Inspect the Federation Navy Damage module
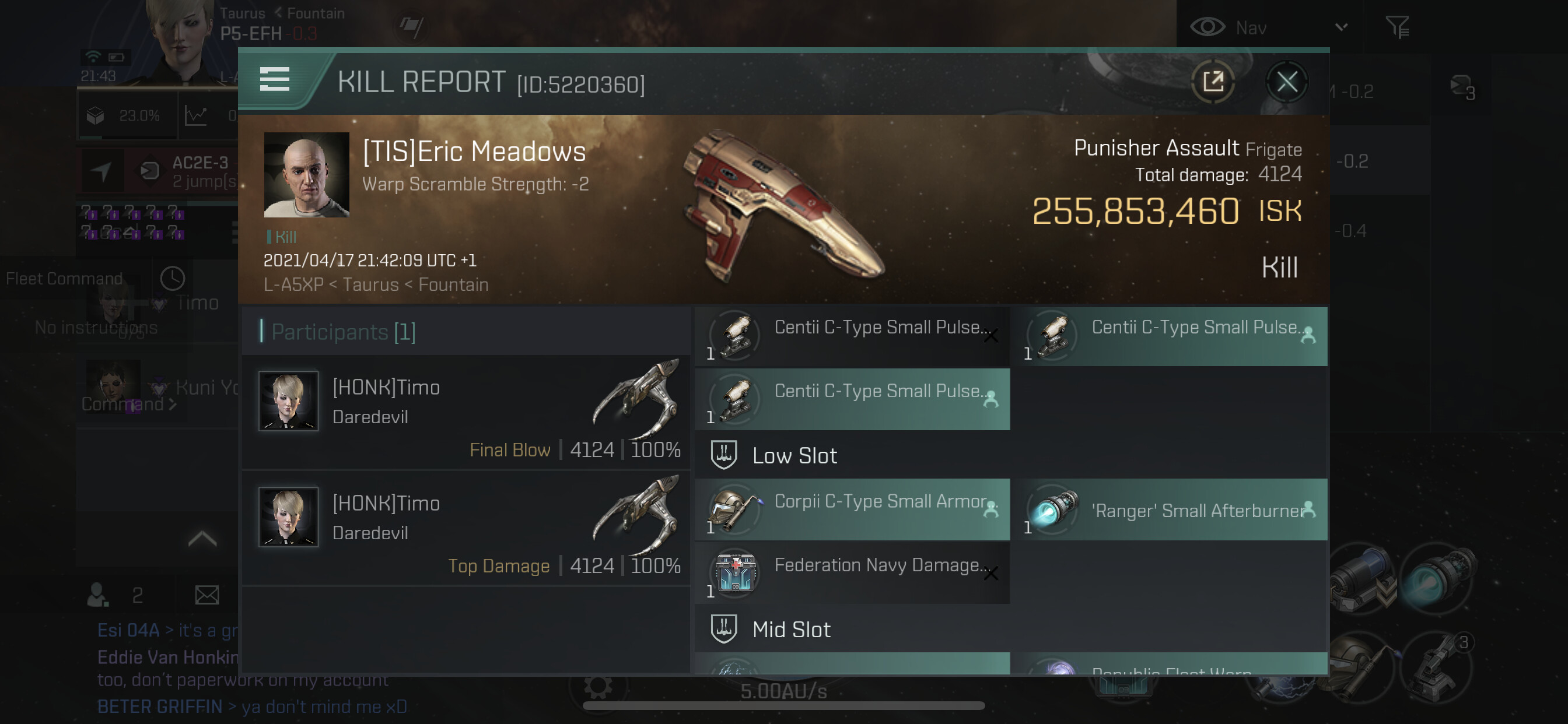This screenshot has height=724, width=1568. [852, 573]
